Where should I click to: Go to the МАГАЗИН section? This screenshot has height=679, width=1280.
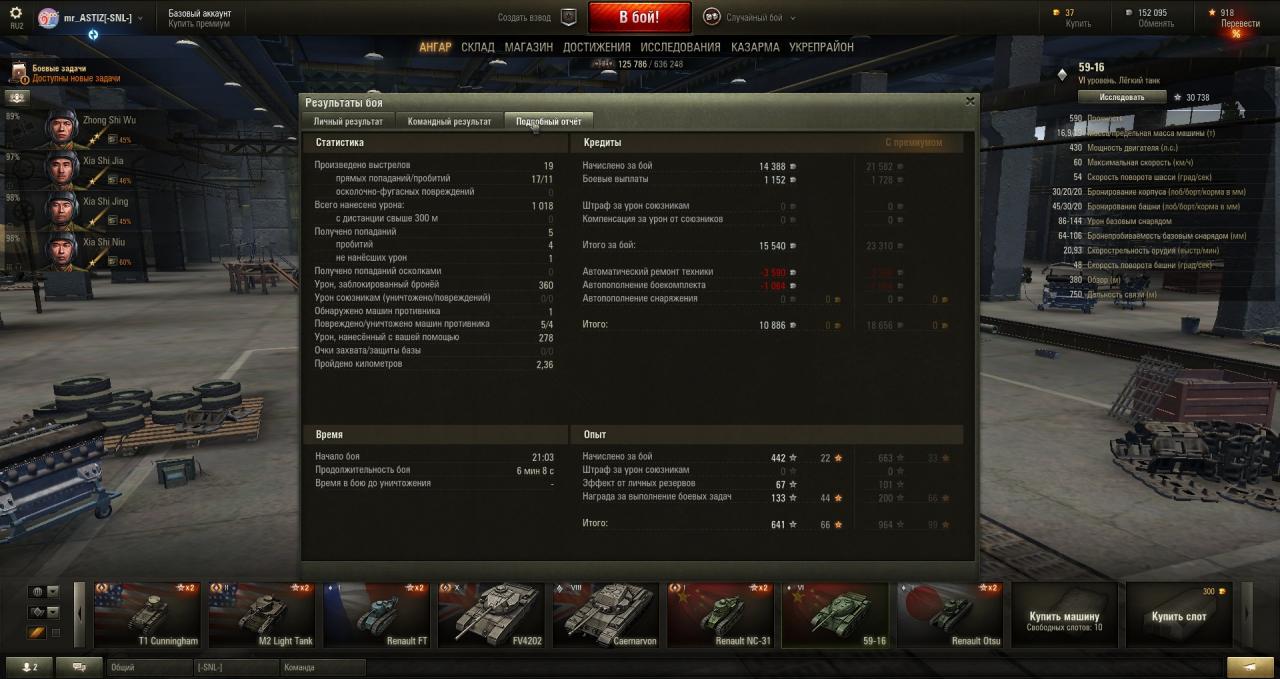click(x=529, y=47)
